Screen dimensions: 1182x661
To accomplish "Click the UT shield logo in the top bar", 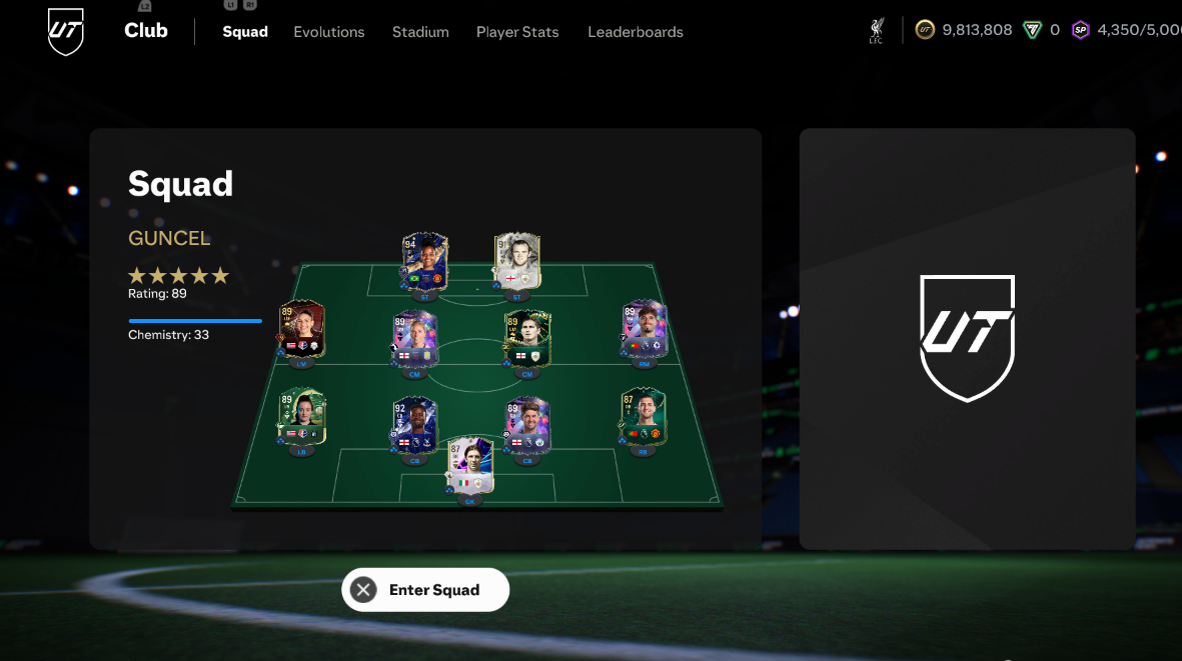I will click(x=66, y=32).
